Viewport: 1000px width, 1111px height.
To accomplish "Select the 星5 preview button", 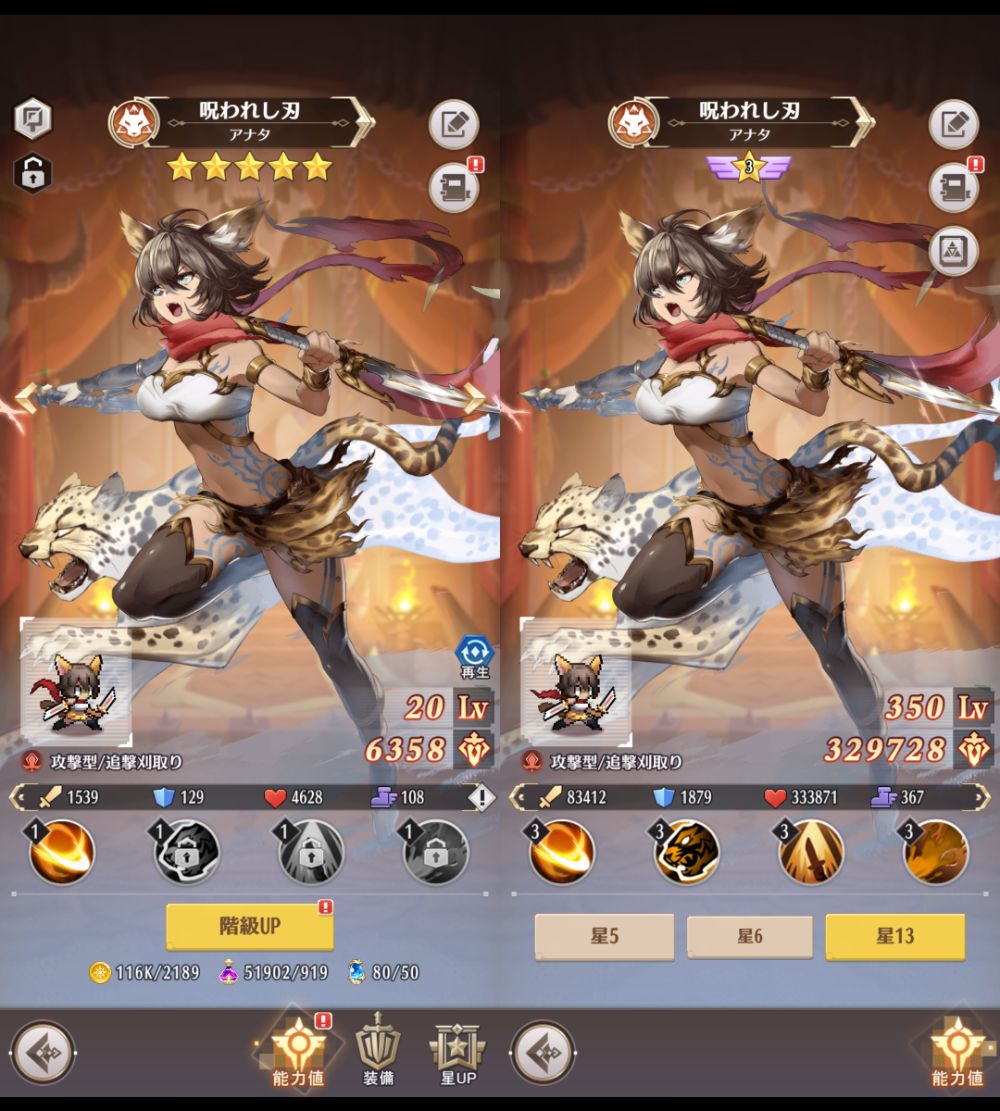I will click(x=604, y=937).
